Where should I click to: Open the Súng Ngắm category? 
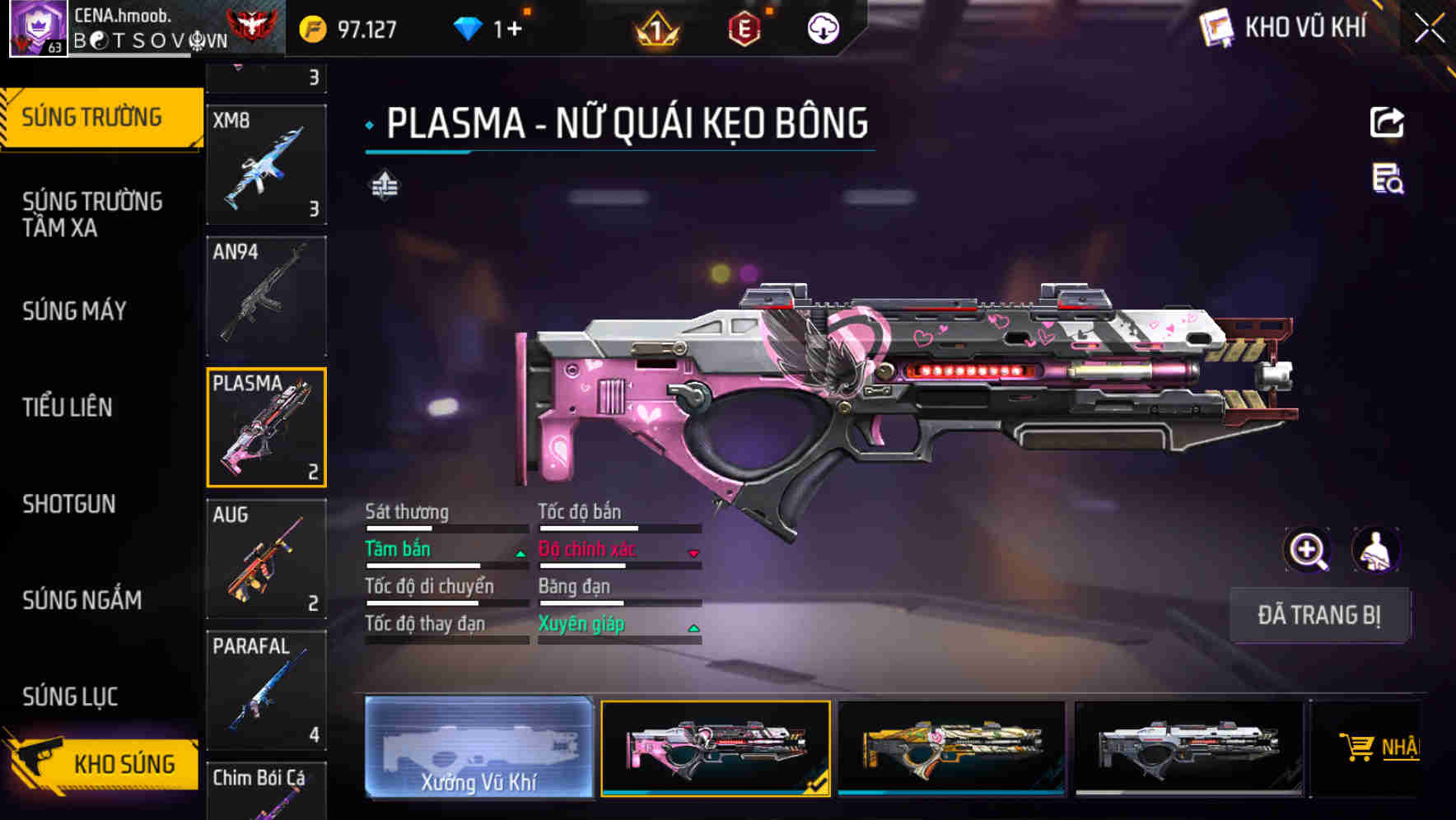82,600
